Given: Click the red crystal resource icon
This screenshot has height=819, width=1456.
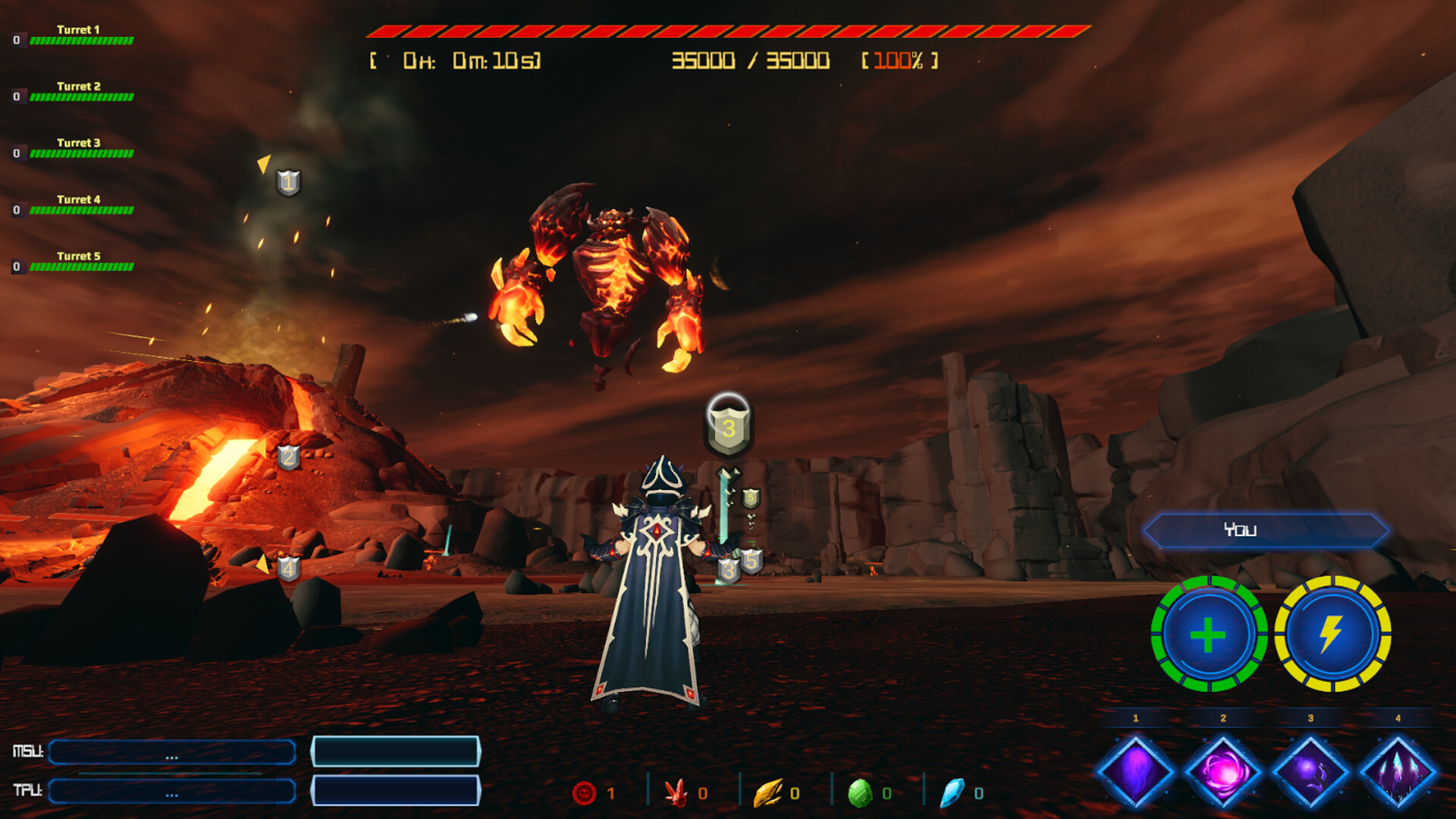Looking at the screenshot, I should pyautogui.click(x=674, y=792).
